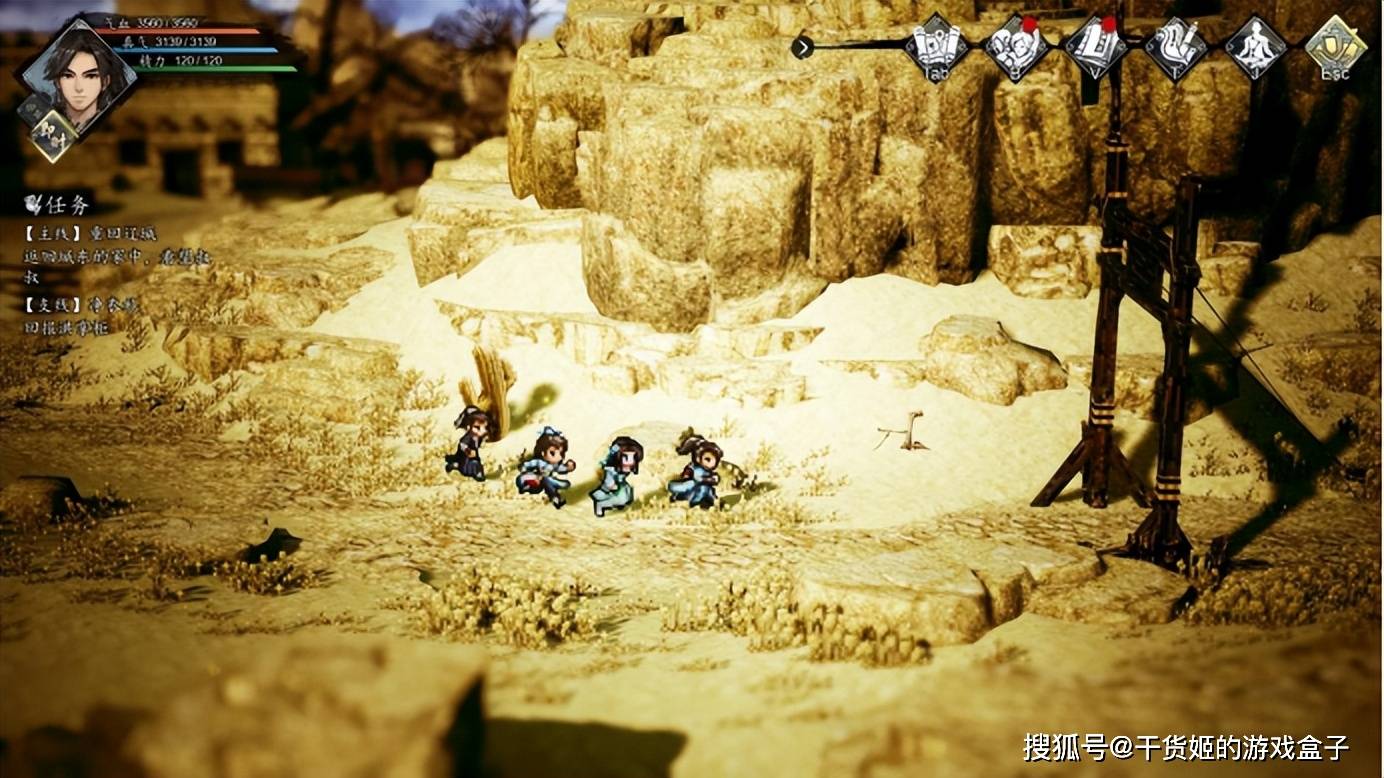Viewport: 1384px width, 778px height.
Task: Open the gold Esc system menu
Action: (x=1336, y=47)
